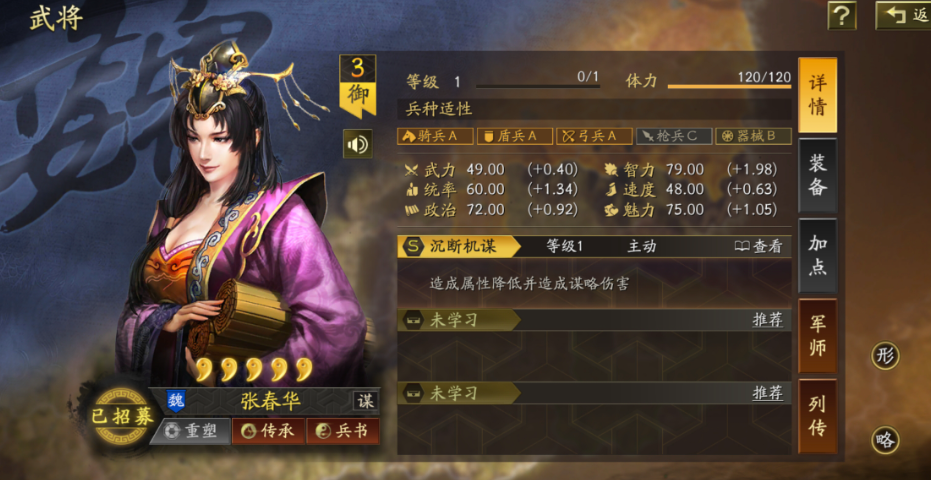The height and width of the screenshot is (480, 931).
Task: Click the 重塑 reshape button
Action: point(191,430)
